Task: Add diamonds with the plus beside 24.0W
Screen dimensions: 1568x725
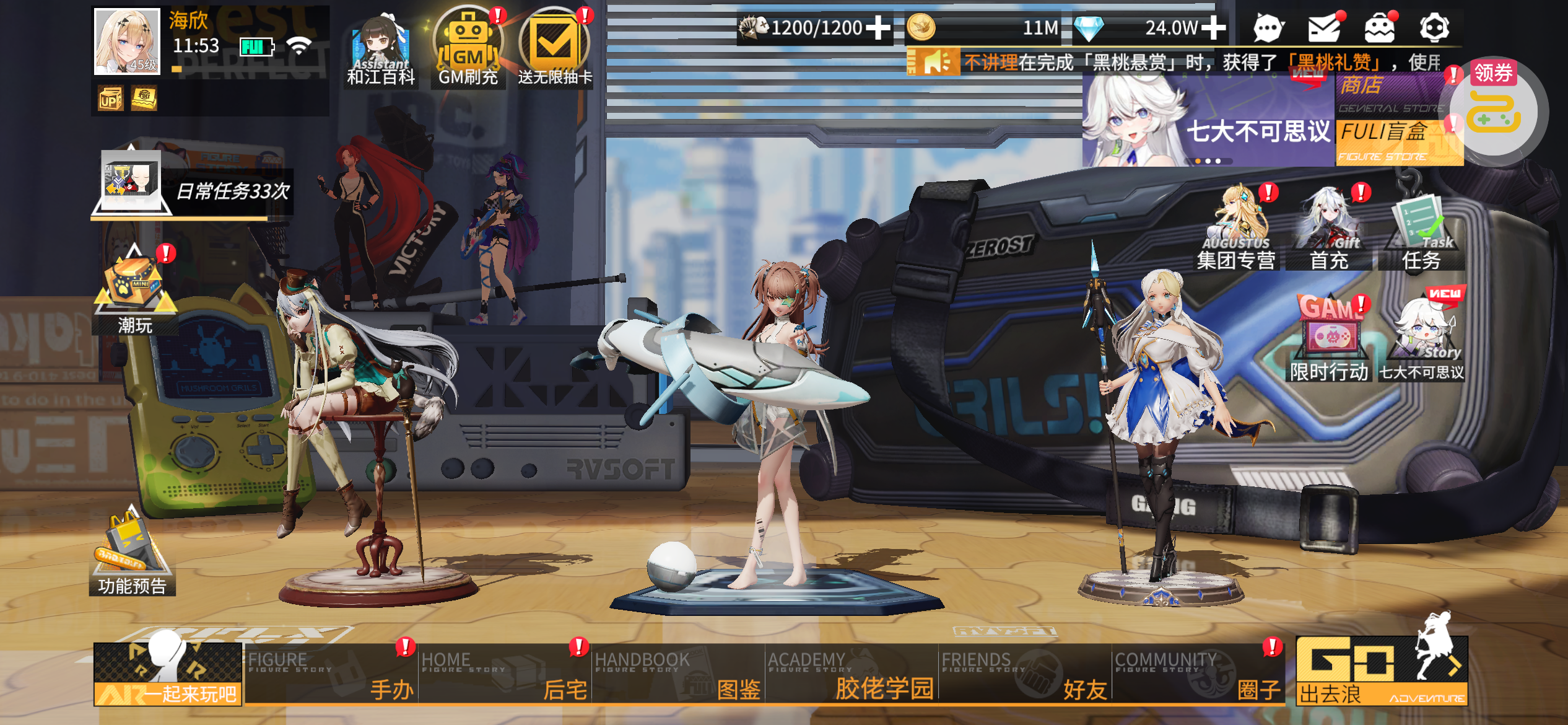Action: (x=1214, y=28)
